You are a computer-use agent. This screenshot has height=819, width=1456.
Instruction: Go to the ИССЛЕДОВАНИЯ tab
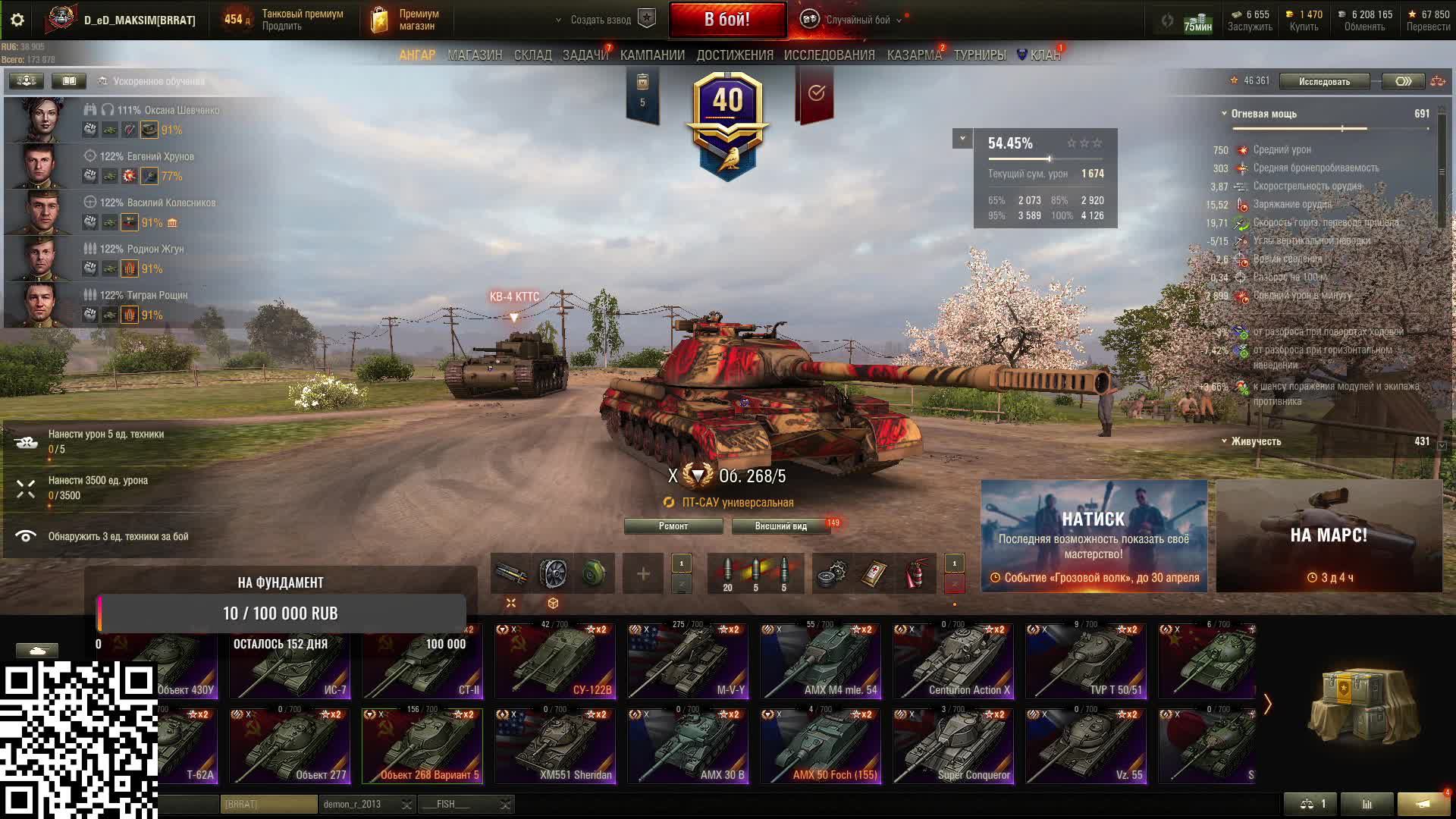click(x=829, y=55)
